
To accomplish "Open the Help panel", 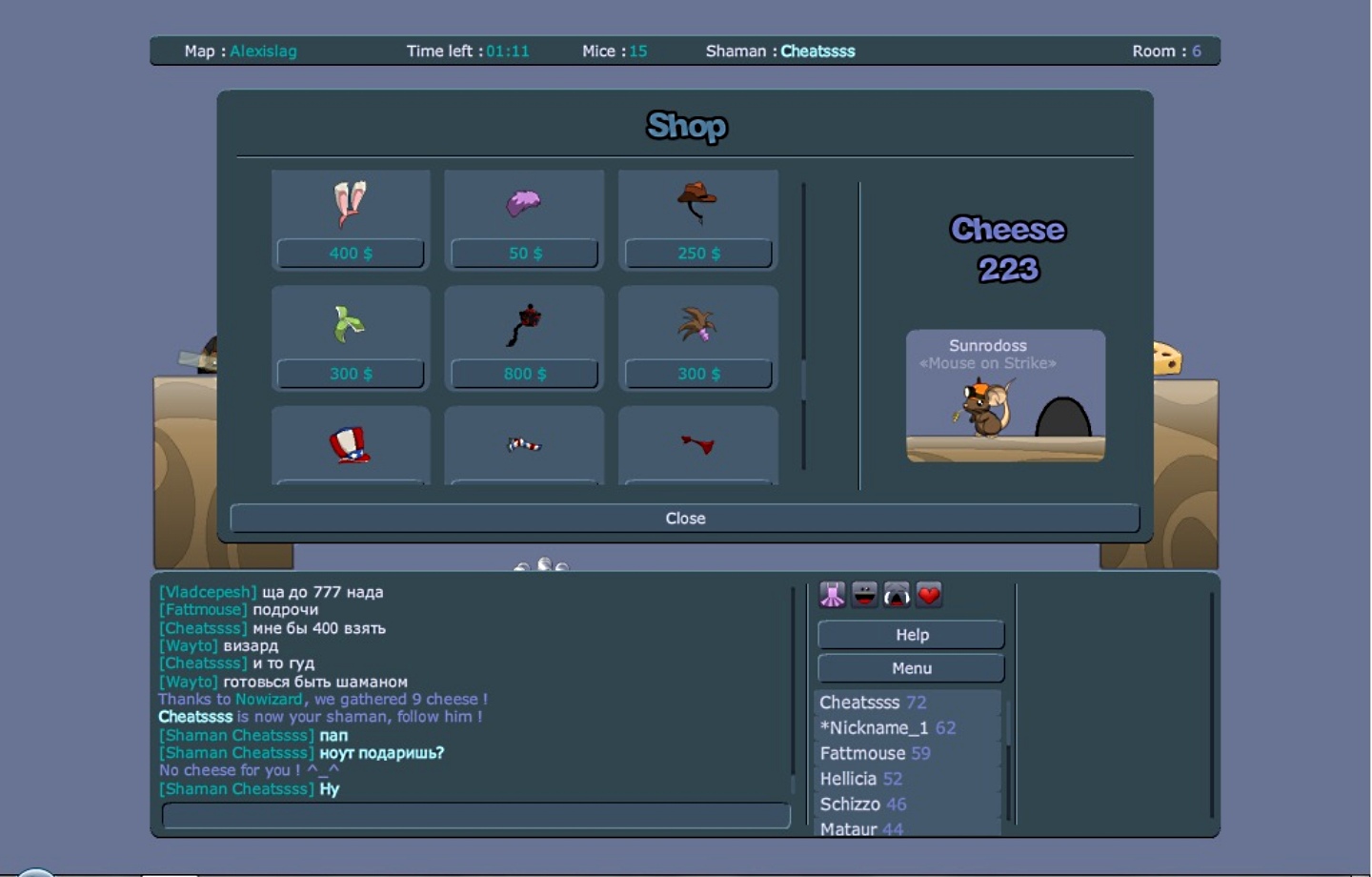I will [911, 635].
